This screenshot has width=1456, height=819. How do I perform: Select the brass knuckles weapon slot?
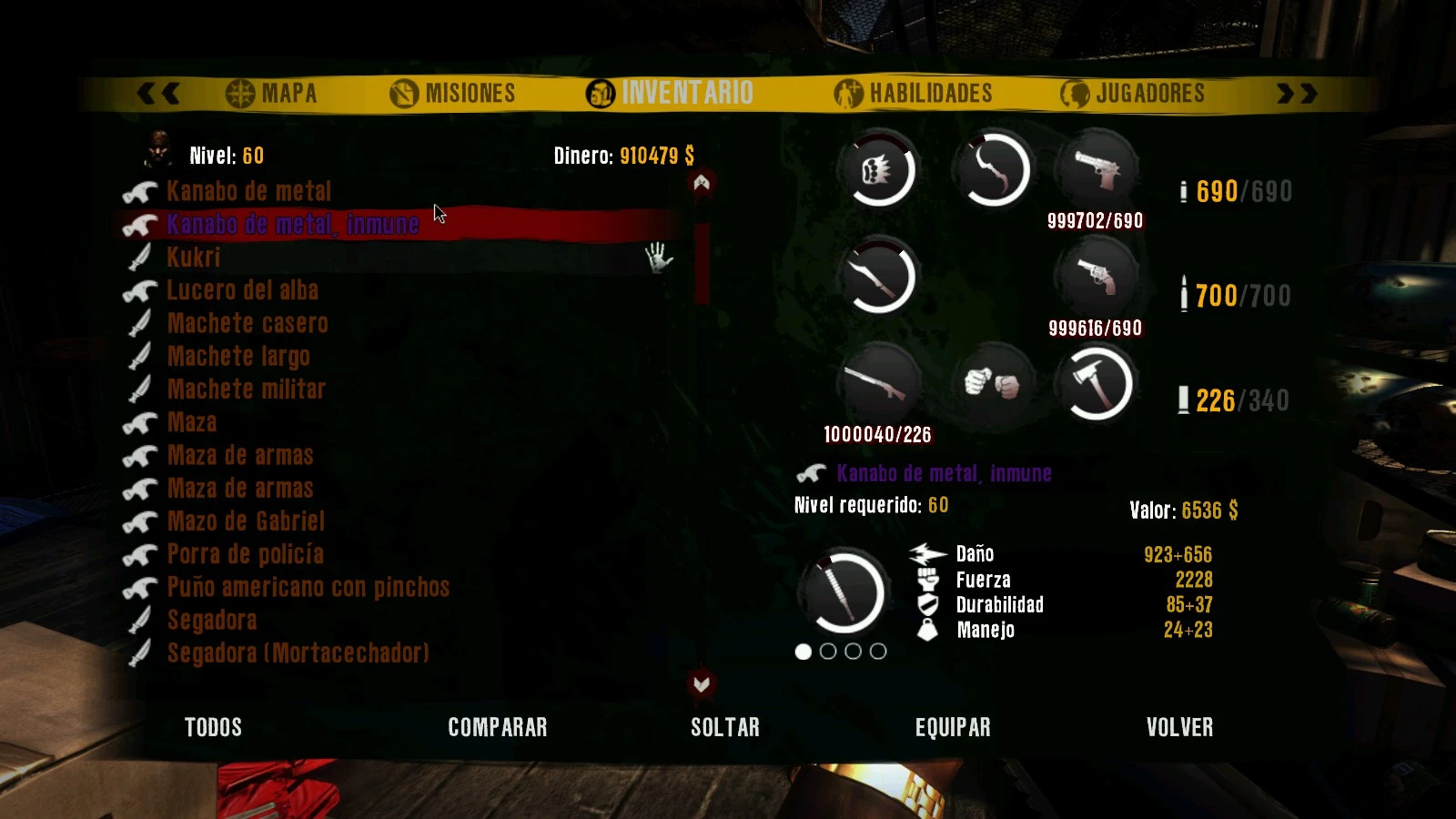click(879, 170)
